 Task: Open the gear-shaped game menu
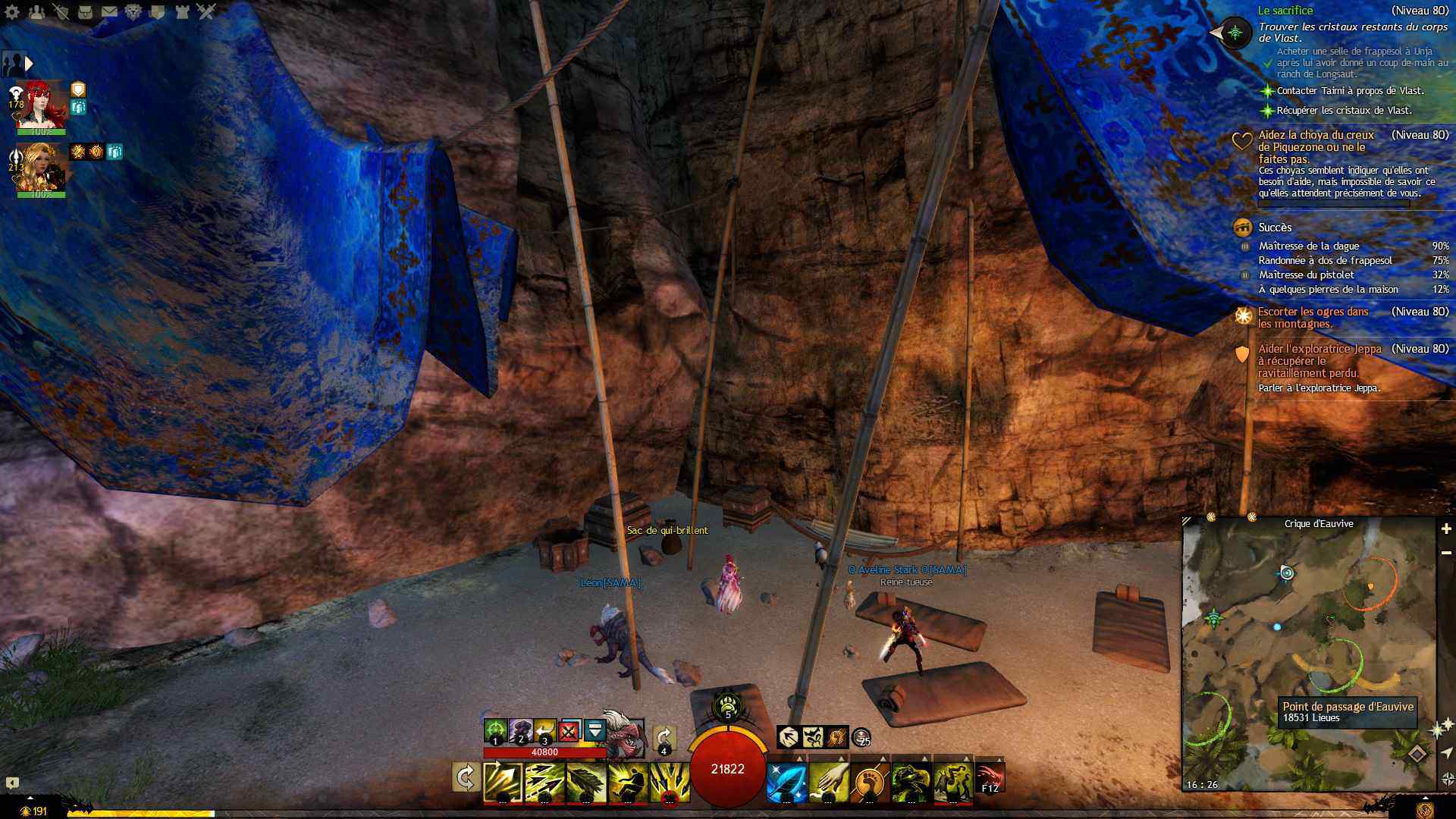[12, 11]
